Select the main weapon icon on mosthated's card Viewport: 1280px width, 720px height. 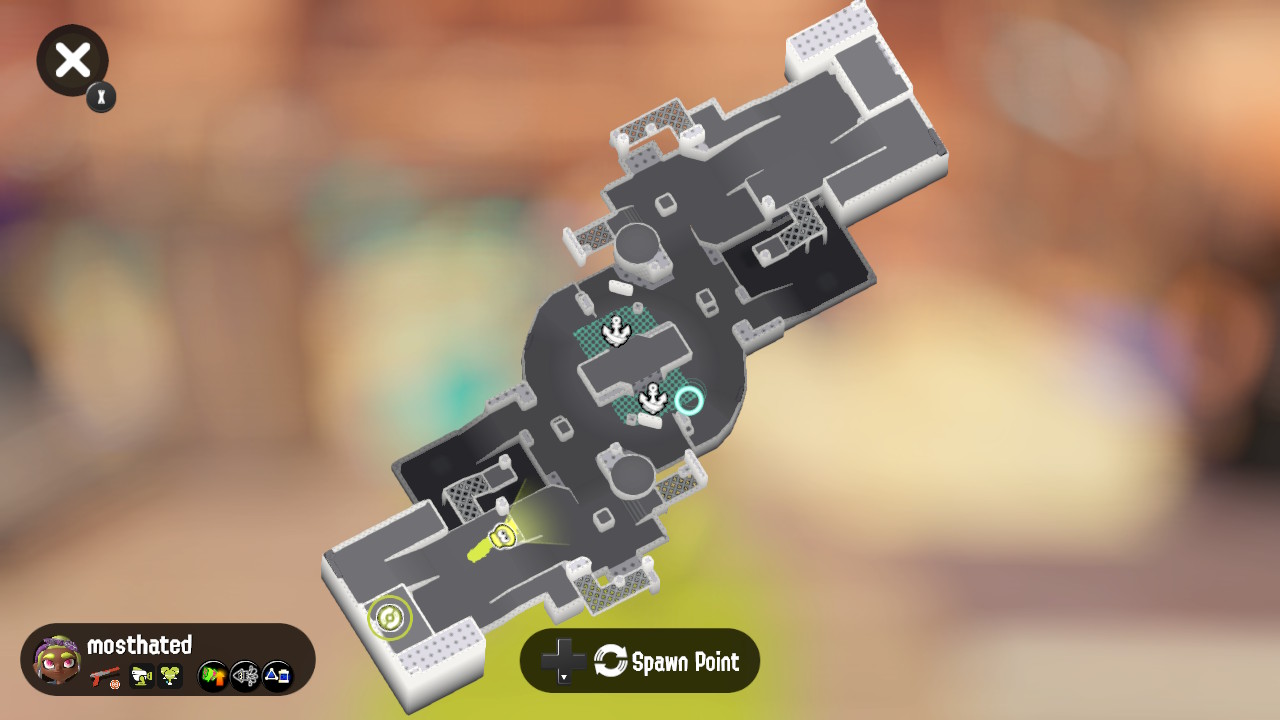104,677
